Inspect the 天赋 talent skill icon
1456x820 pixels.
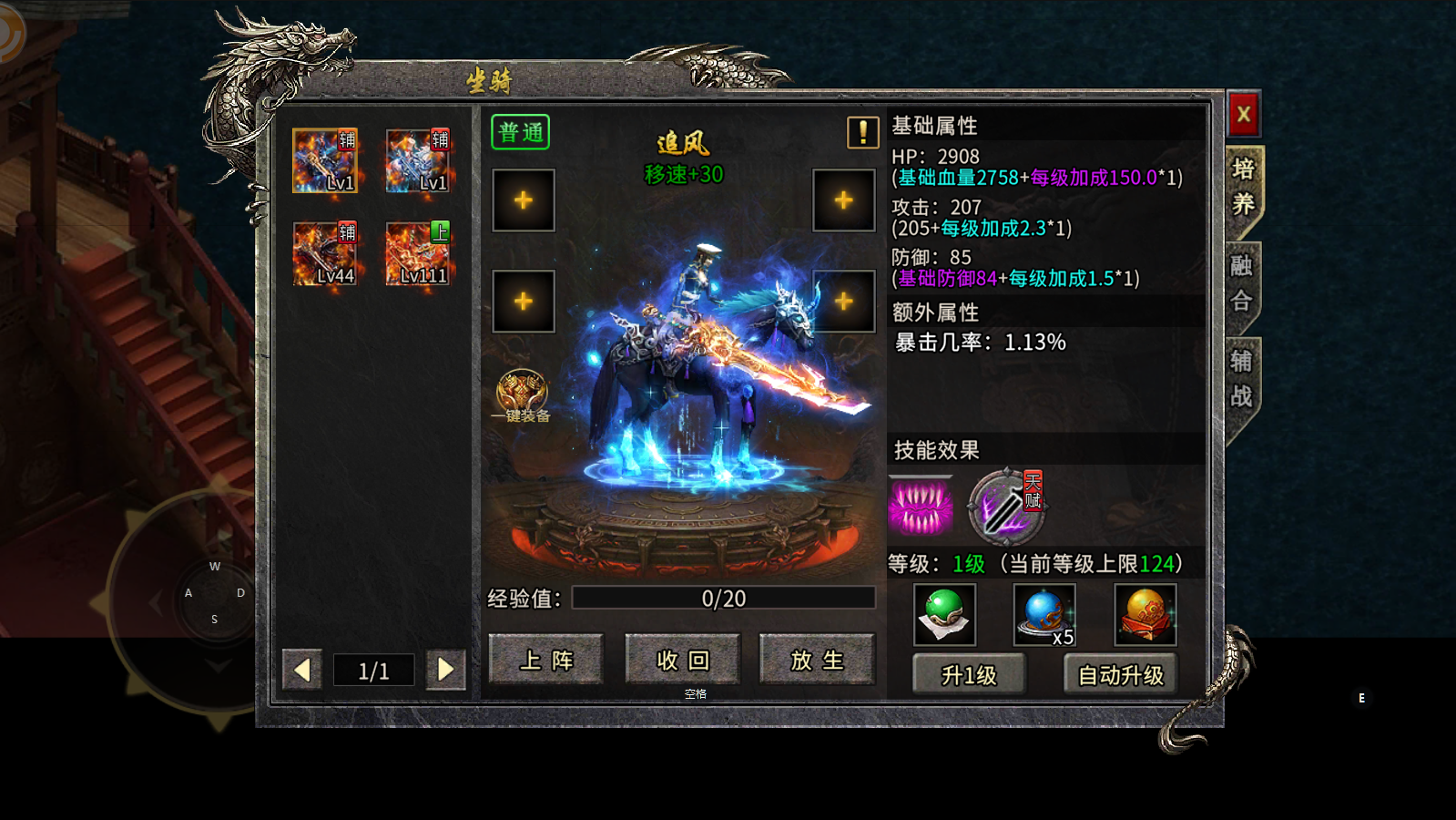click(1004, 505)
